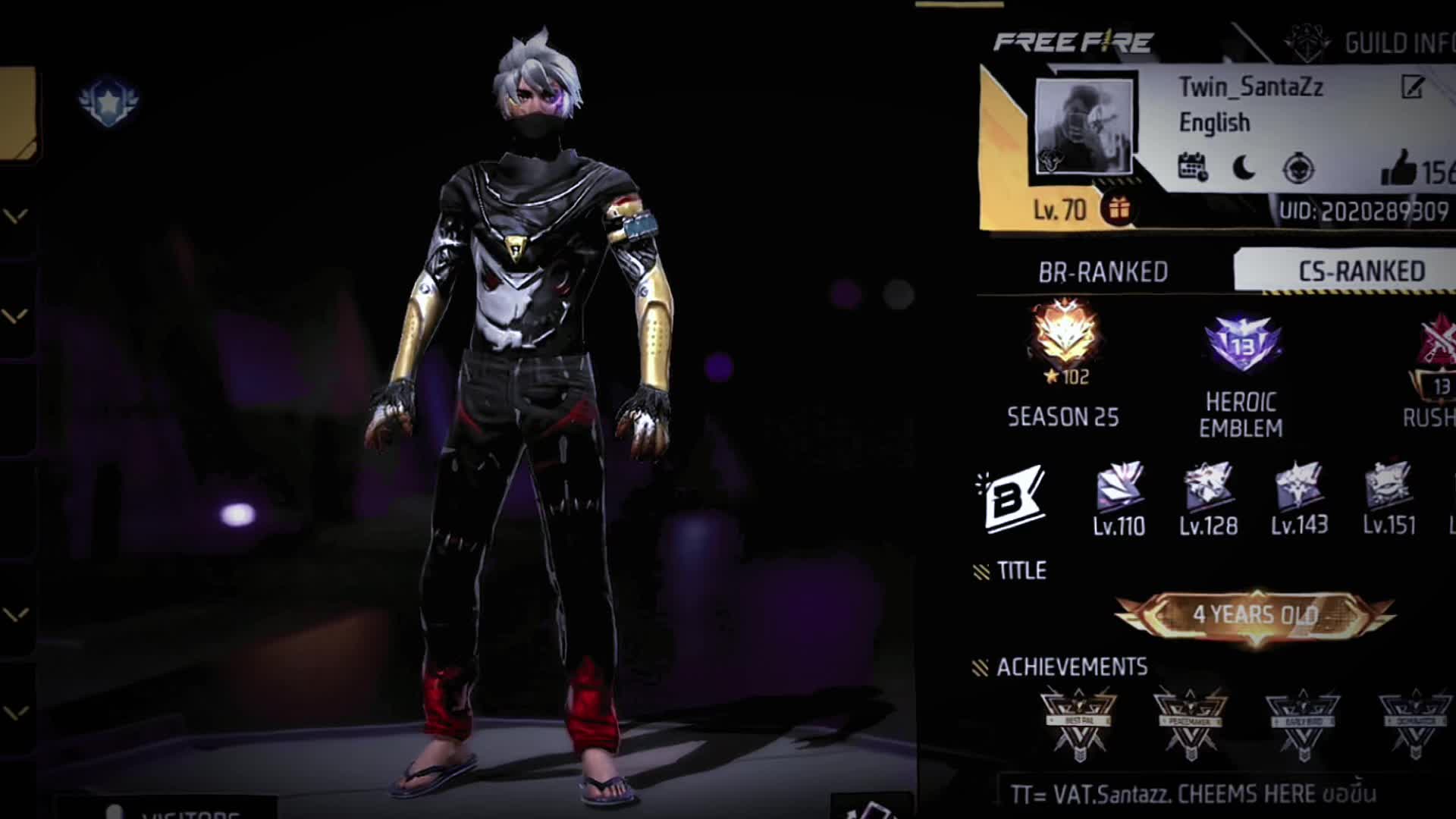This screenshot has height=819, width=1456.
Task: Click the 4 YEARS OLD title banner
Action: [1255, 615]
